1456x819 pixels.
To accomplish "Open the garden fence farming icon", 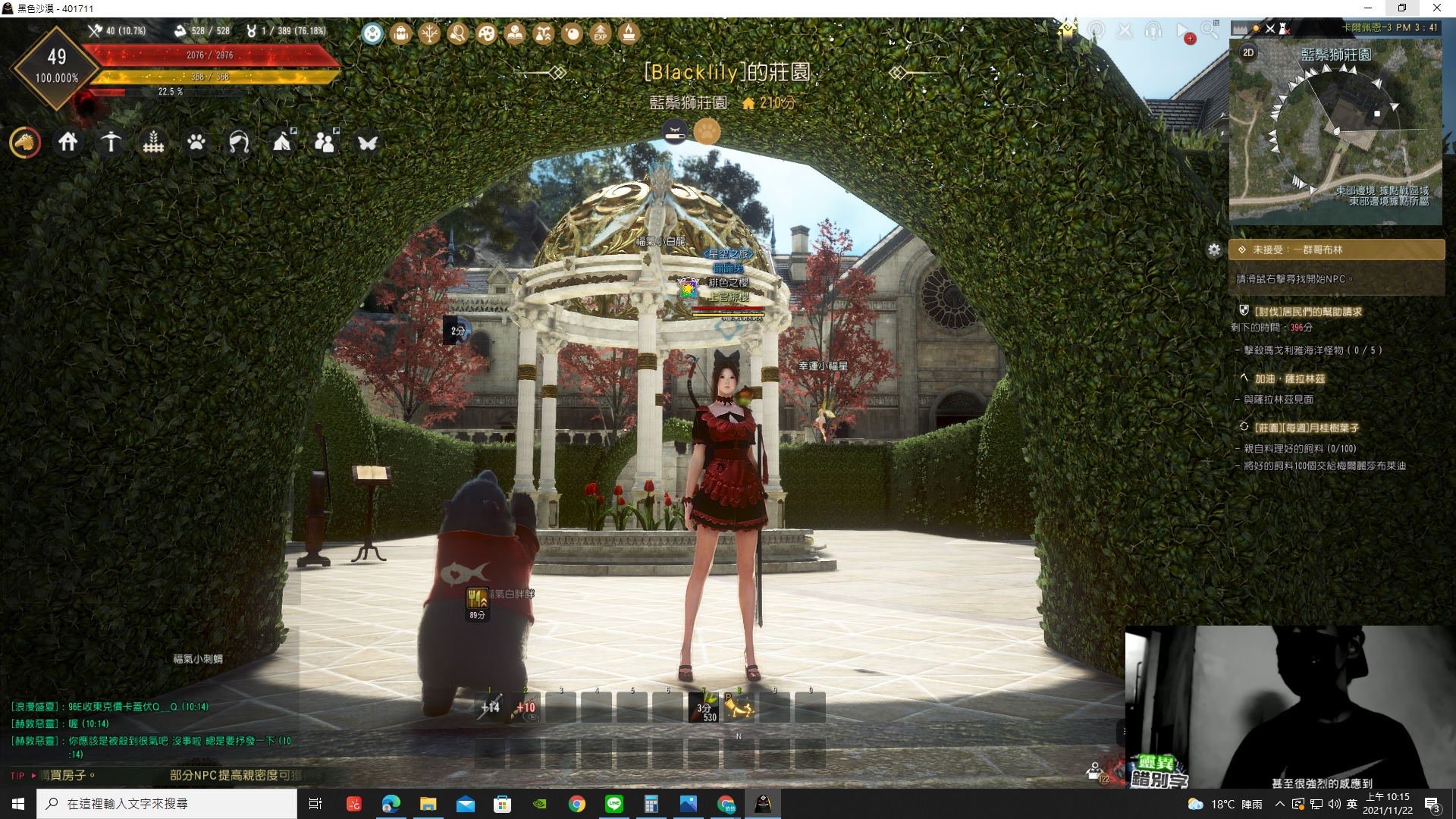I will (154, 142).
